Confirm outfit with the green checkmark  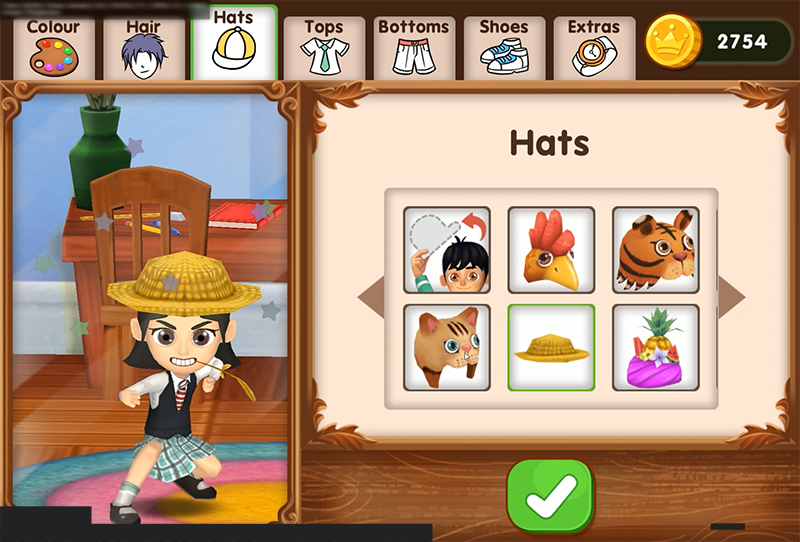click(x=549, y=496)
